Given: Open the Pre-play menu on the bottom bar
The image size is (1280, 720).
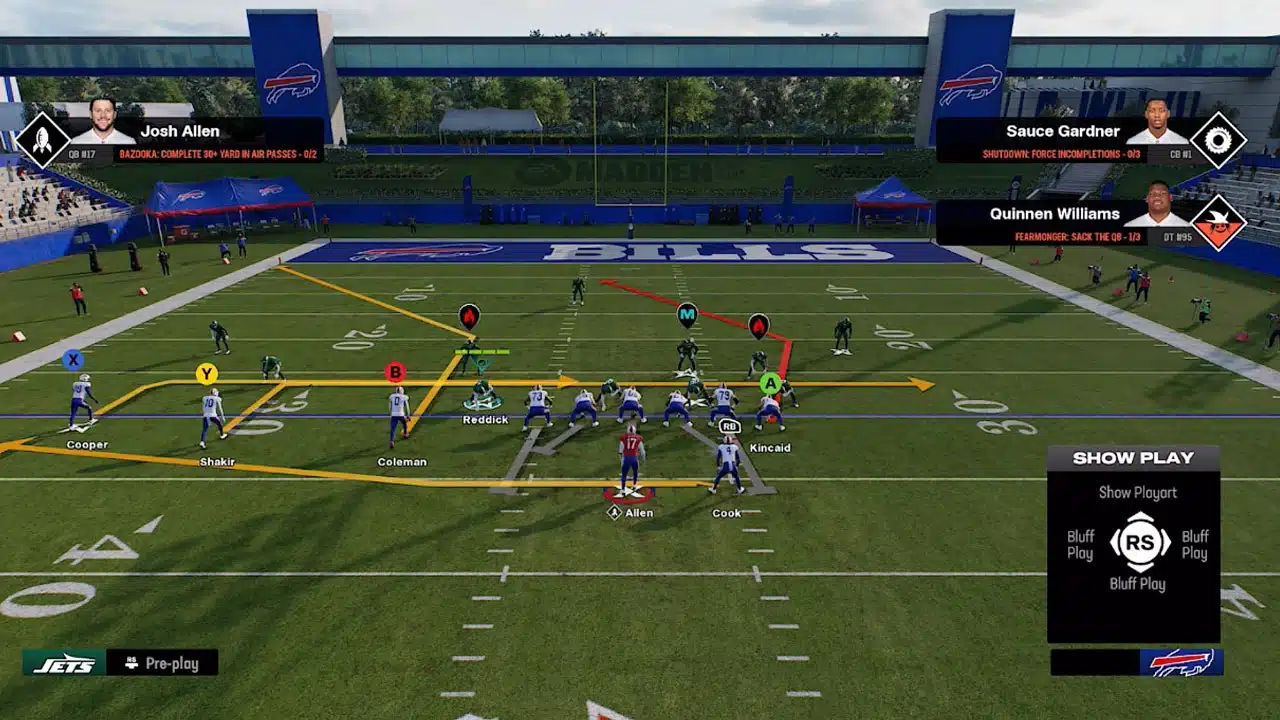Looking at the screenshot, I should (x=163, y=662).
